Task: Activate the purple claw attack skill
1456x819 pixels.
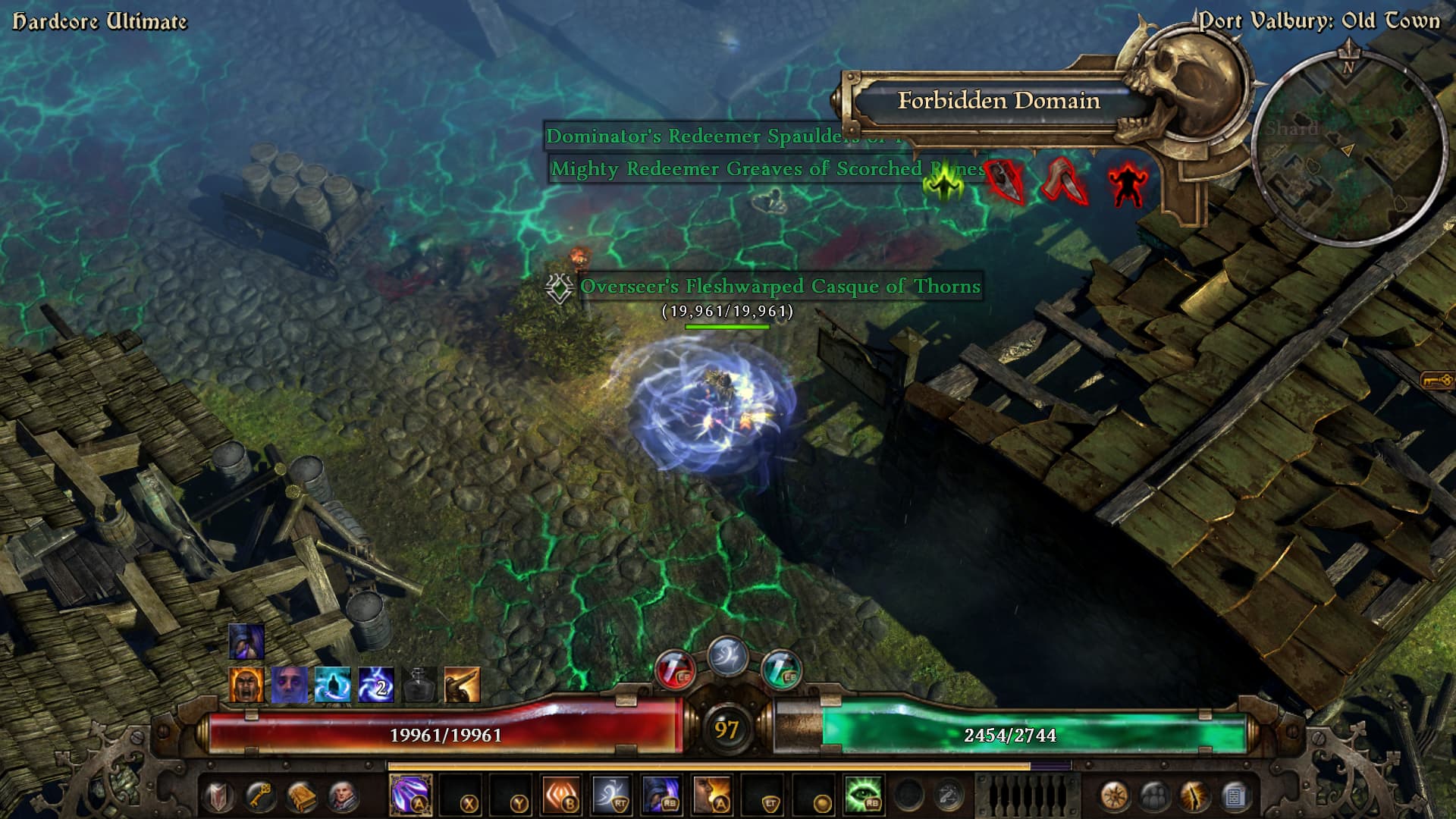Action: 410,795
